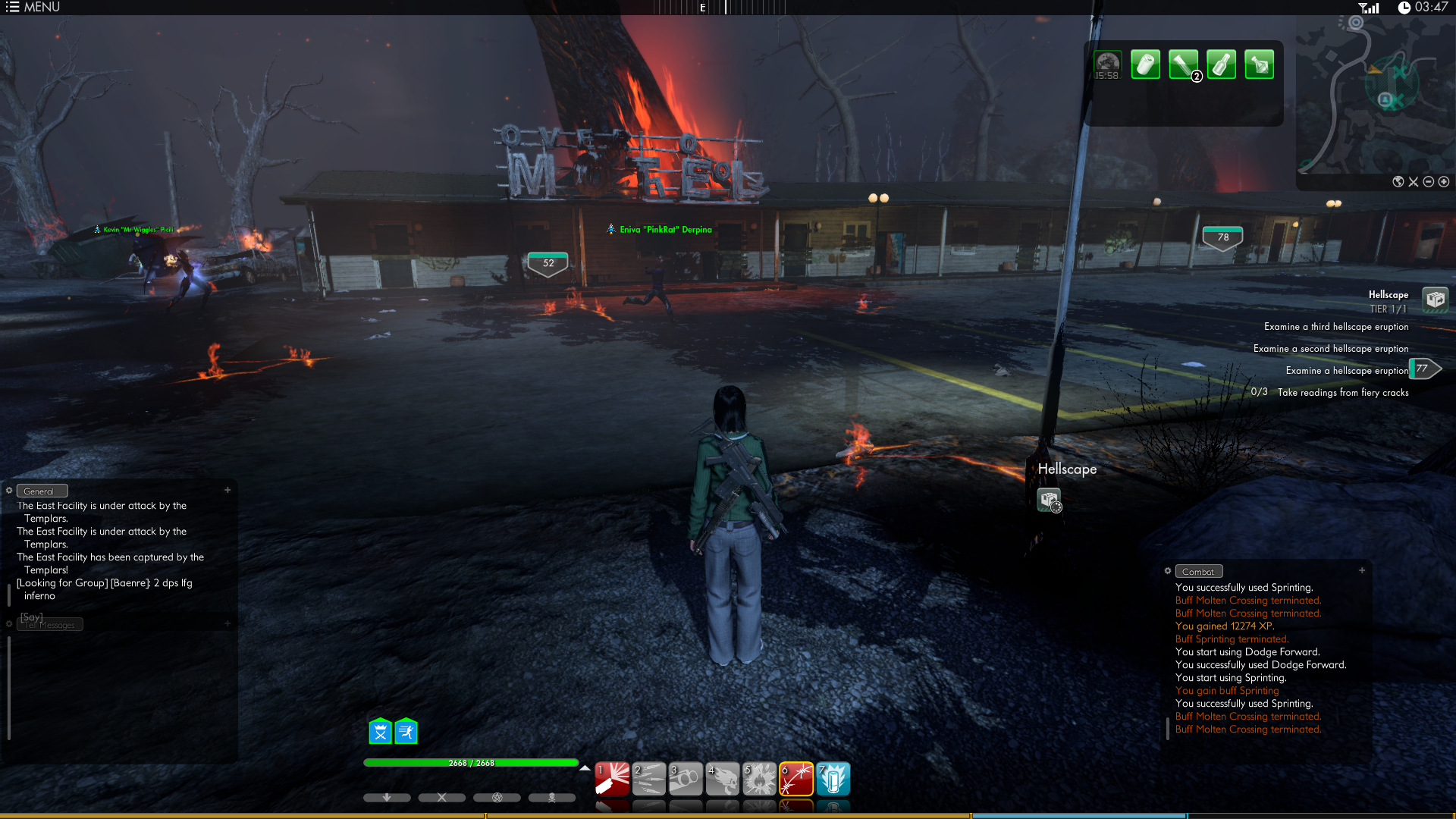
Task: Switch to the General chat tab
Action: 42,491
